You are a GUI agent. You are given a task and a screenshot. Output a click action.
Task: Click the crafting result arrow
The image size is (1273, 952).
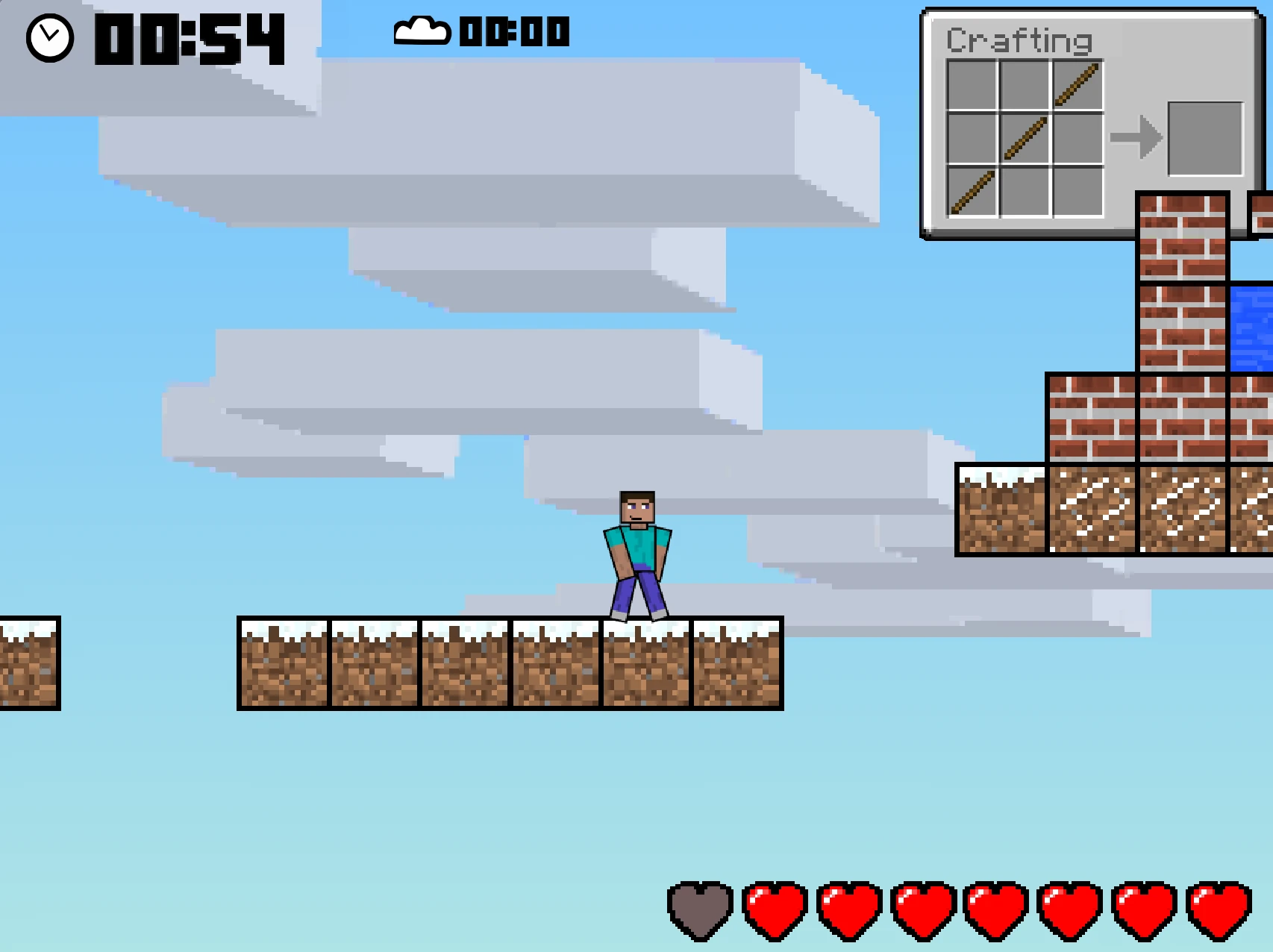[x=1137, y=137]
